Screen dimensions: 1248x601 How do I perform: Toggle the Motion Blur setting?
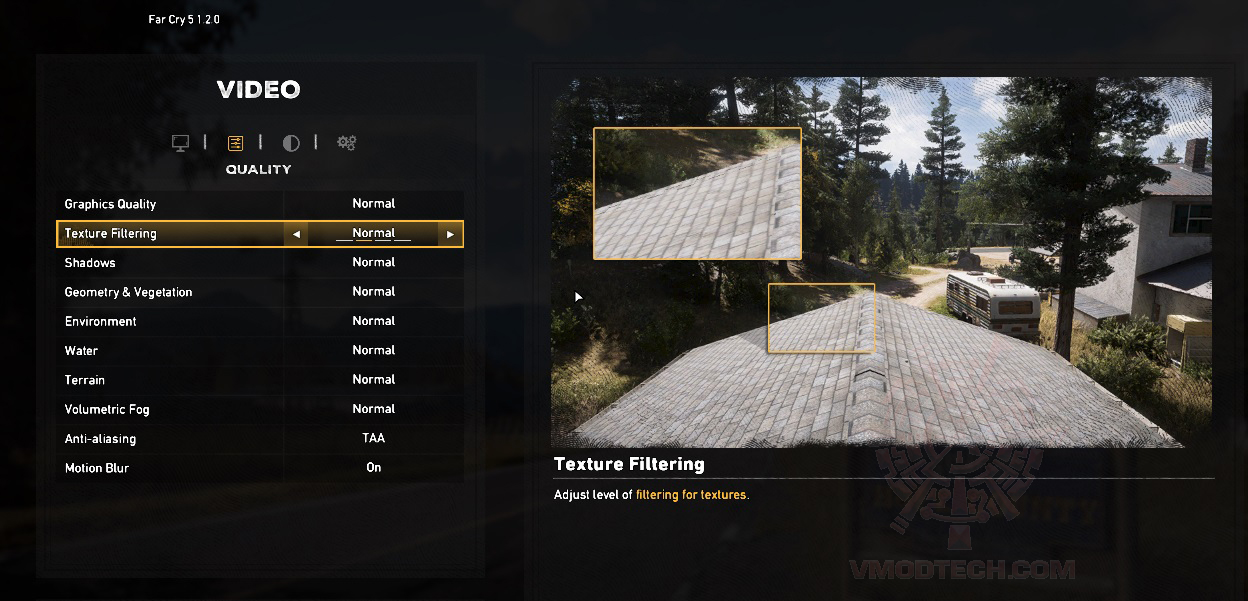coord(260,468)
